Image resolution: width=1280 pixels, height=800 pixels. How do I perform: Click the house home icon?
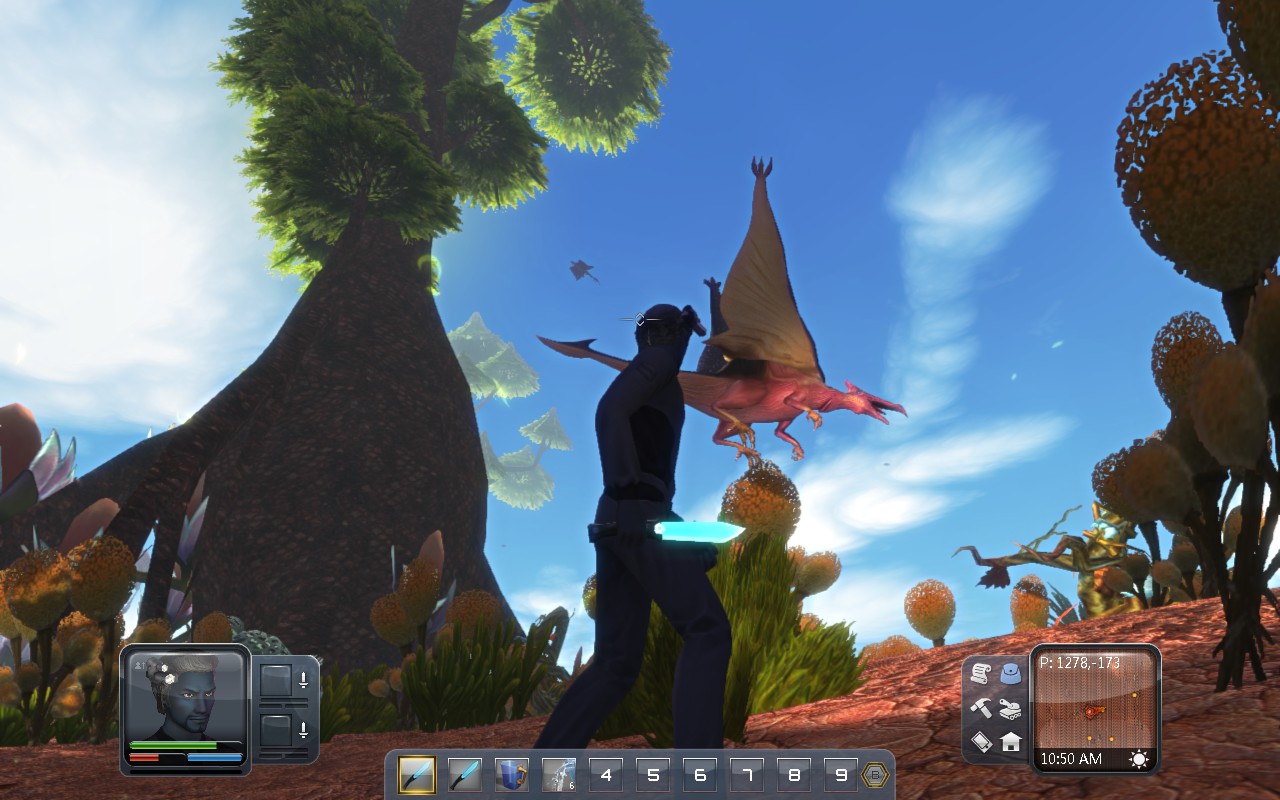pyautogui.click(x=1010, y=741)
